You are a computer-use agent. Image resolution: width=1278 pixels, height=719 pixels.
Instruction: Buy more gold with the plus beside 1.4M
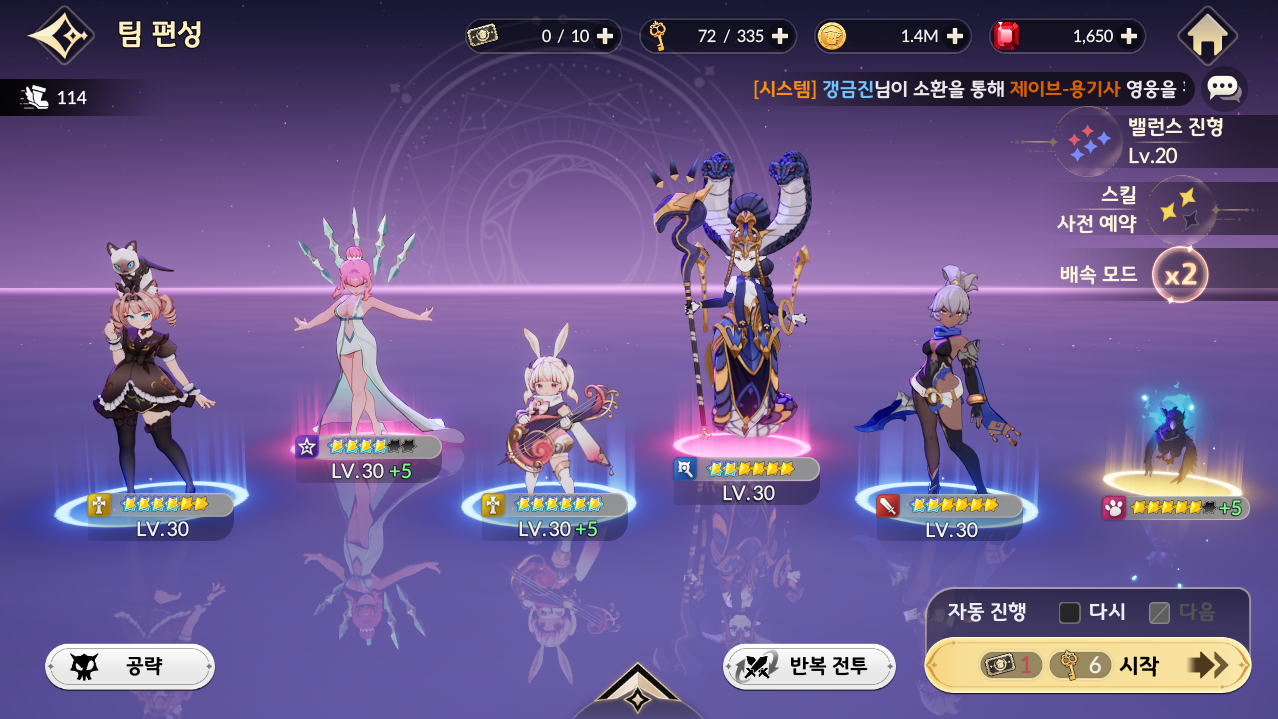[x=954, y=36]
